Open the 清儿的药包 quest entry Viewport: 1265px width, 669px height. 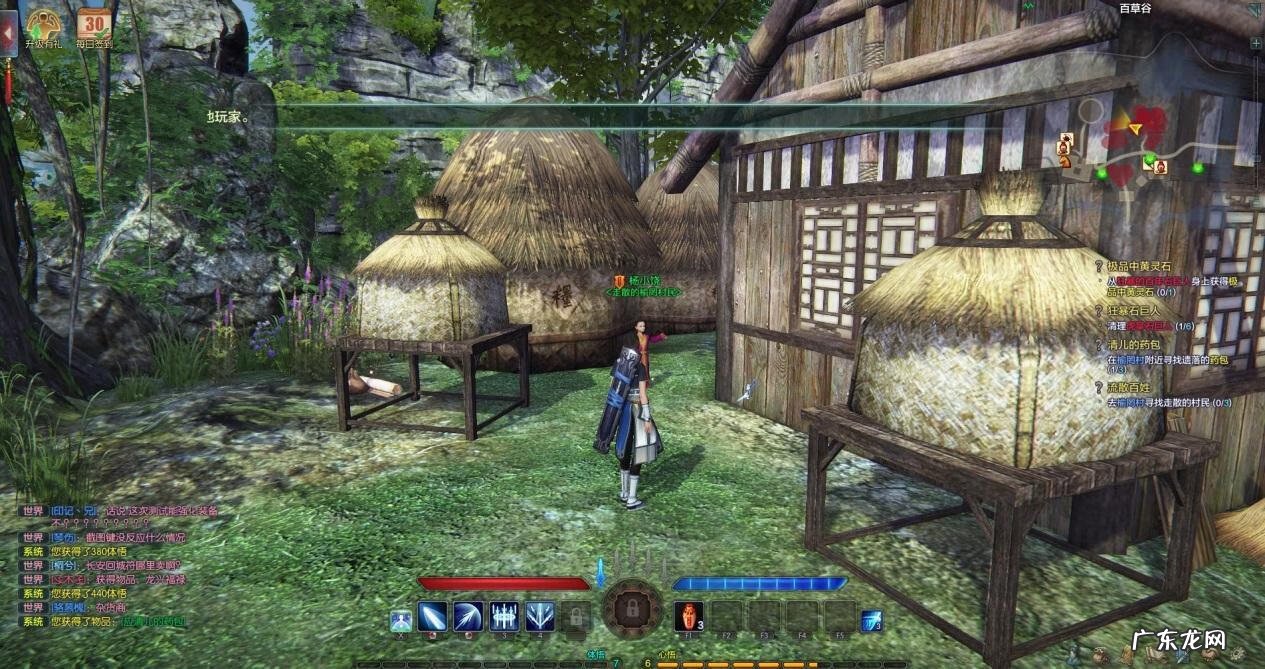(x=1134, y=345)
